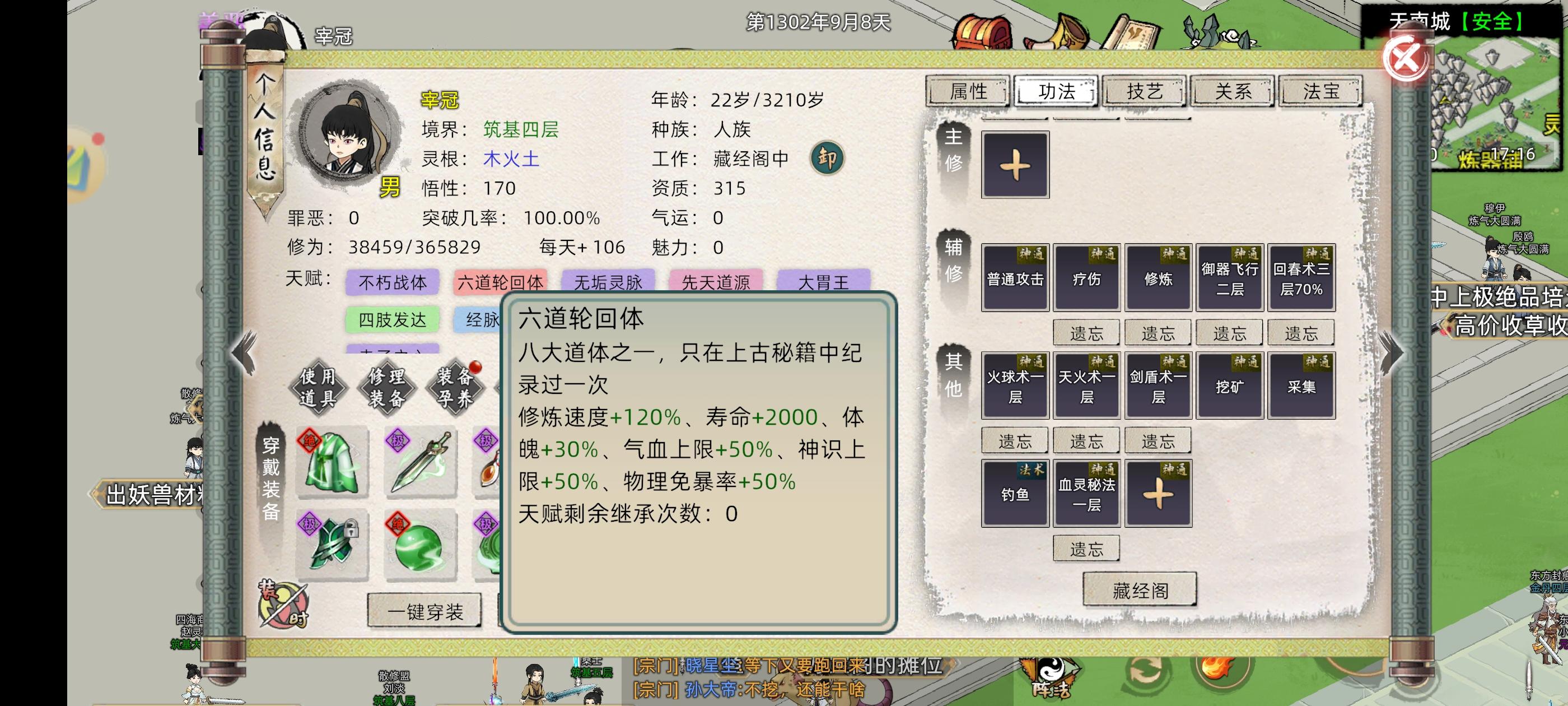
Task: Select the 火球术一层 fireball skill icon
Action: point(1015,385)
